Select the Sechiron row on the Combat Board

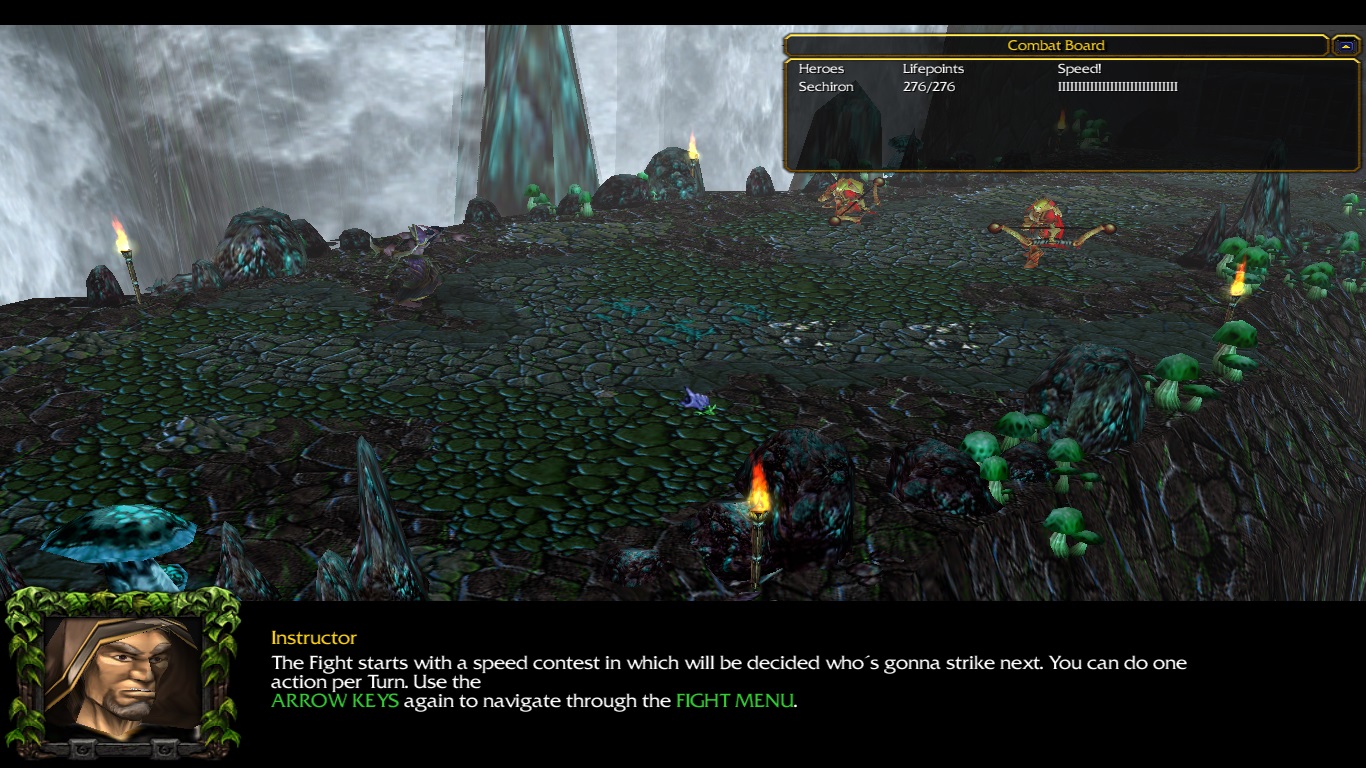tap(826, 87)
